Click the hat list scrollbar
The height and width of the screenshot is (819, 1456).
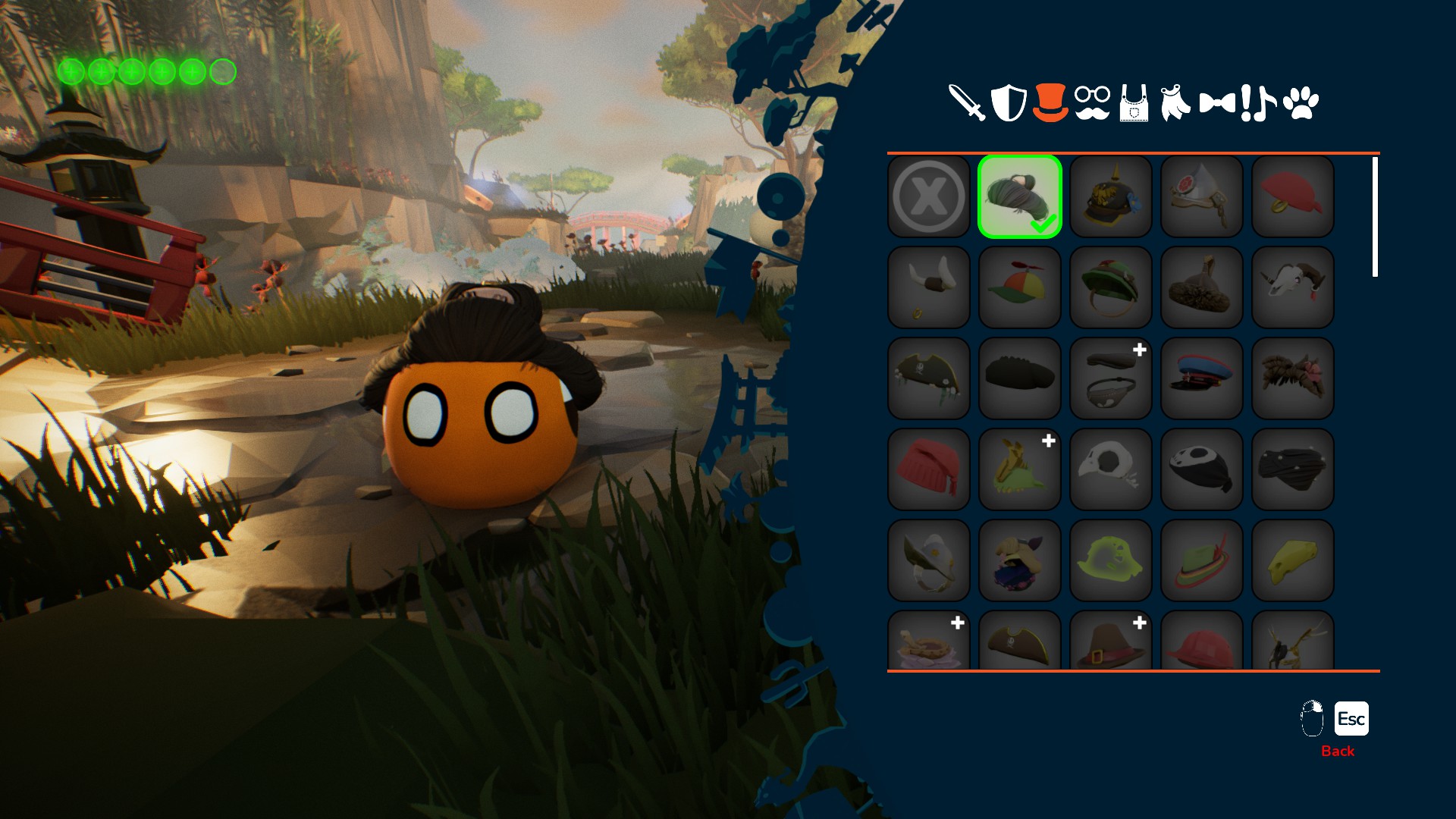tap(1375, 217)
